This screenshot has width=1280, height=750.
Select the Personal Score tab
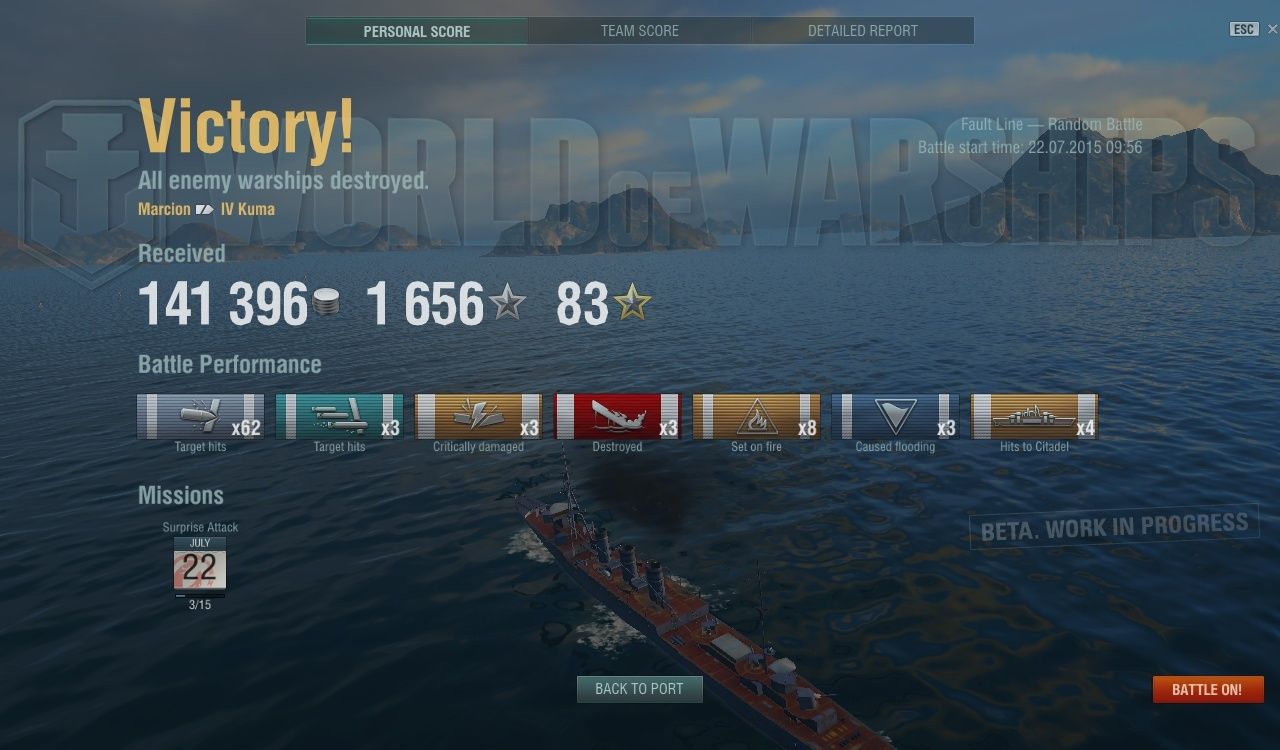tap(417, 31)
